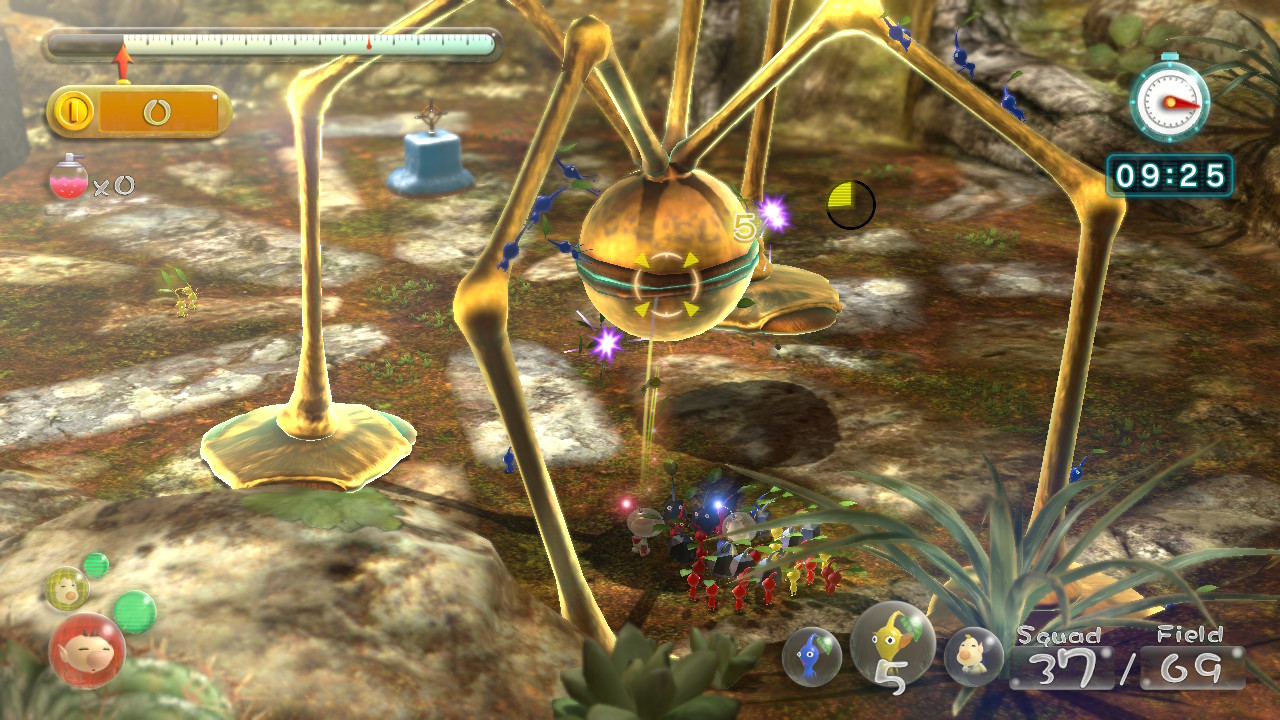Click the pink ultra-spicy spray bottle icon
This screenshot has height=720, width=1280.
pyautogui.click(x=68, y=179)
